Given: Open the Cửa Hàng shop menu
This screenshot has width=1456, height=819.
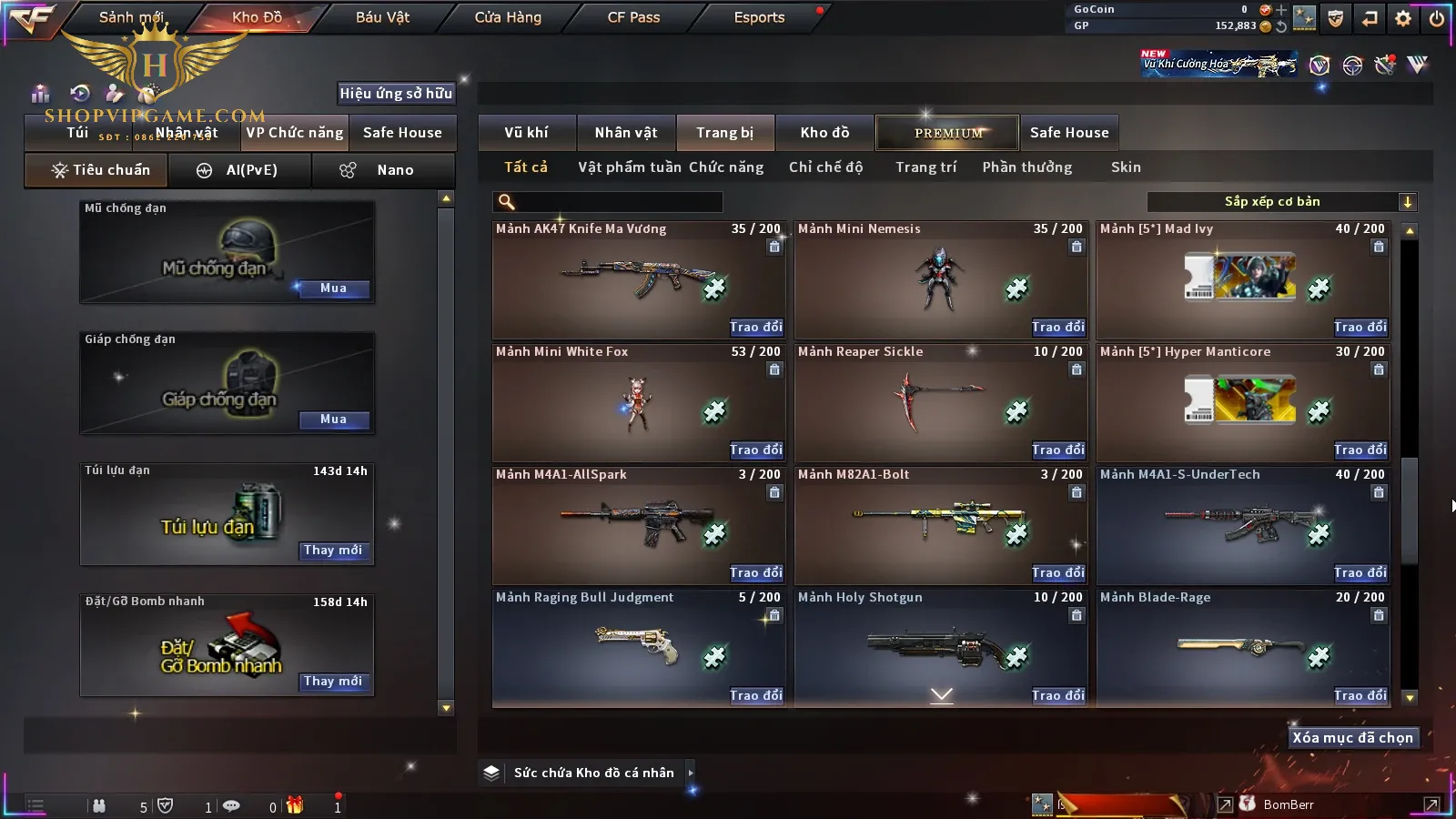Looking at the screenshot, I should [x=508, y=17].
